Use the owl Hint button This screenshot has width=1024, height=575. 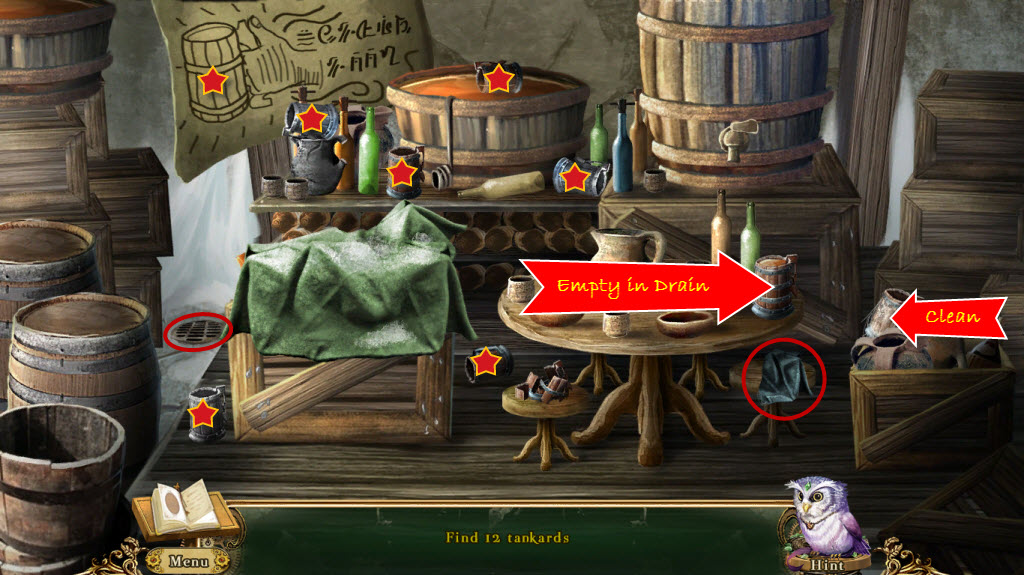click(827, 562)
